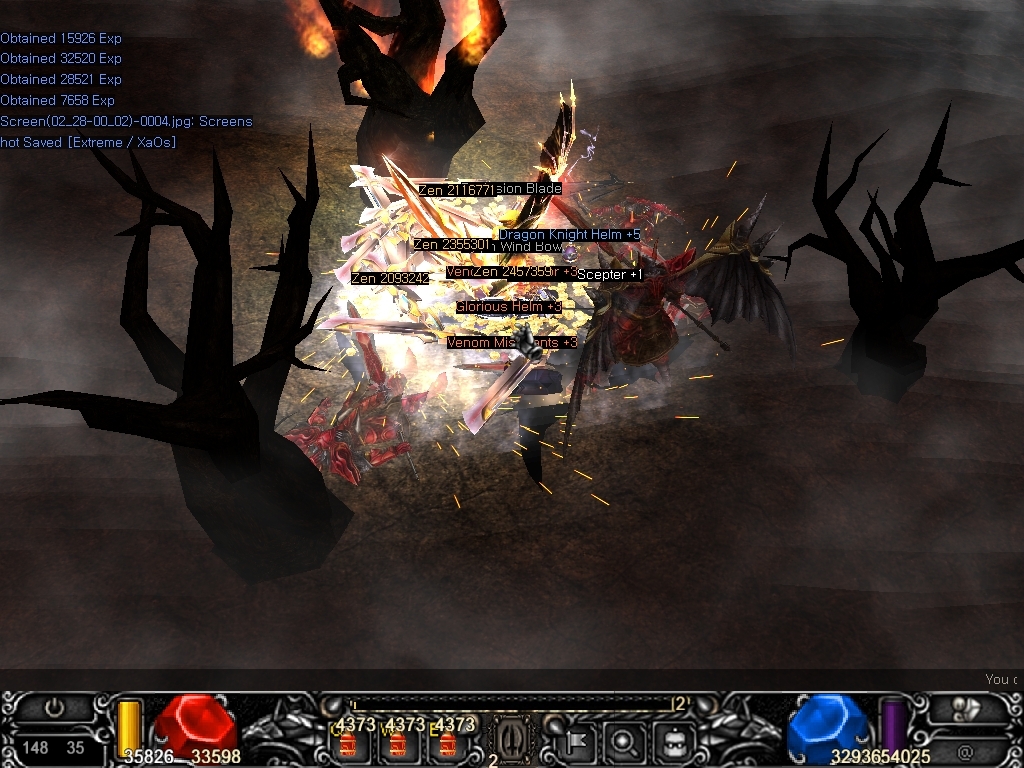This screenshot has width=1024, height=768.
Task: Click the power button on the HUD
Action: tap(54, 709)
